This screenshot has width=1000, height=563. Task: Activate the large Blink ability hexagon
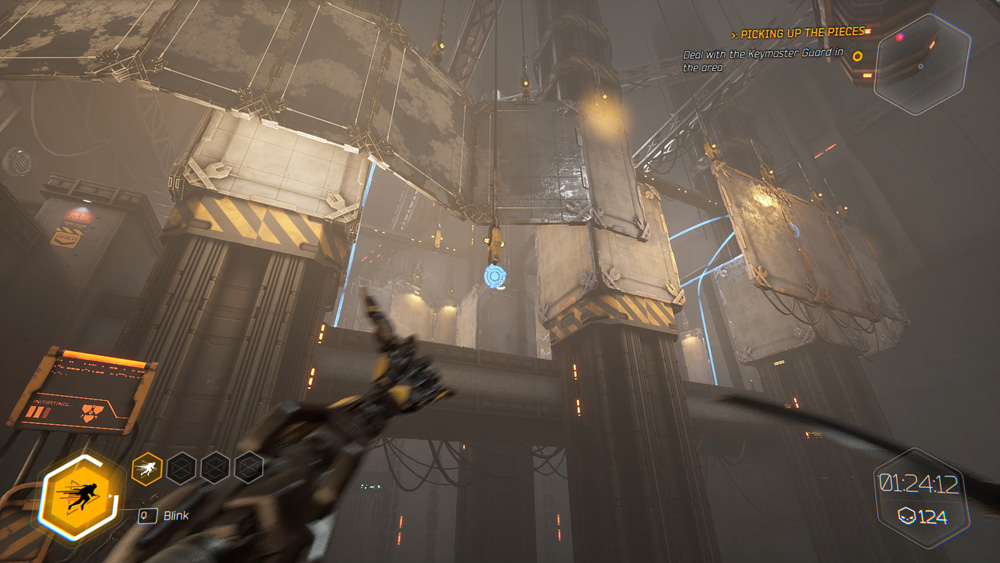coord(81,496)
